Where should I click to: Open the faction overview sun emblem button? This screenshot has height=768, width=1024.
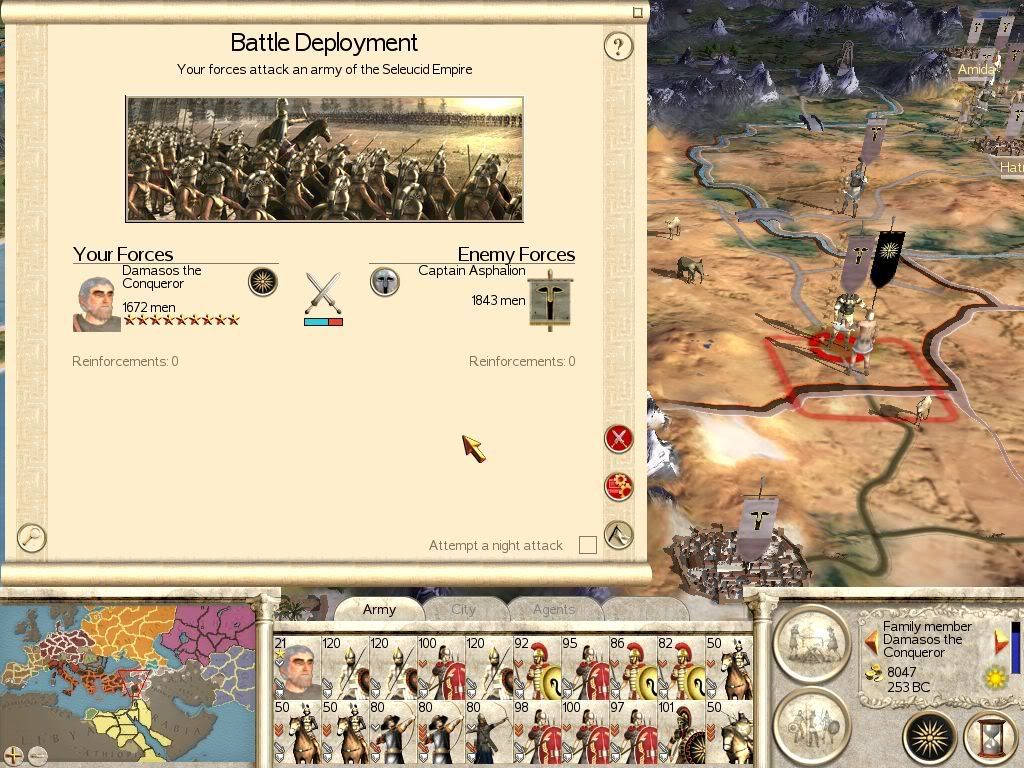[930, 738]
